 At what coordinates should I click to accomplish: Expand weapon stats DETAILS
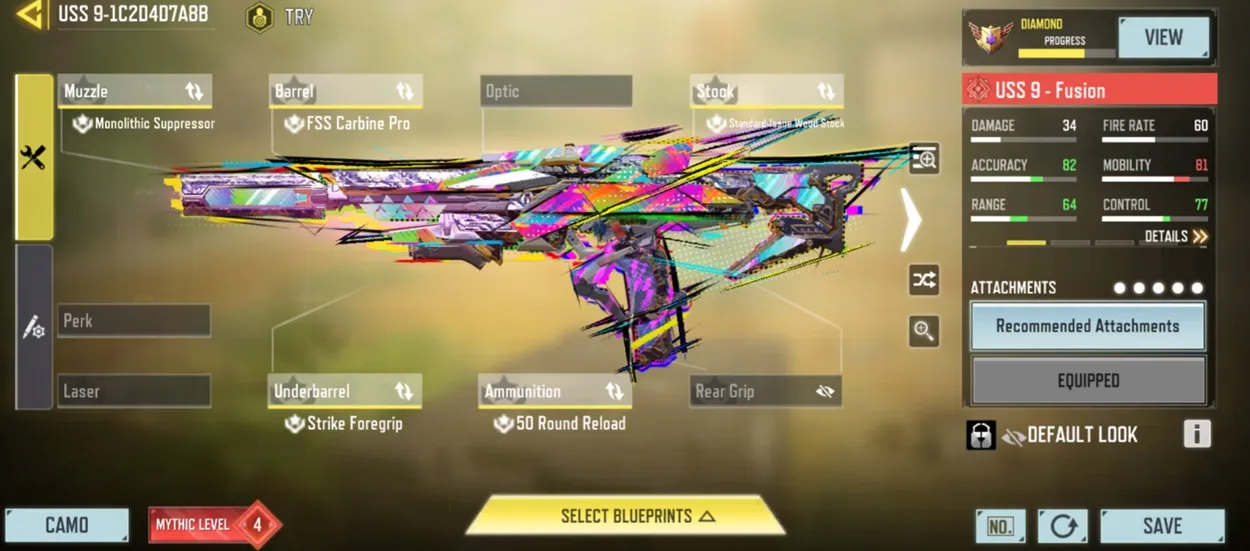click(x=1176, y=237)
